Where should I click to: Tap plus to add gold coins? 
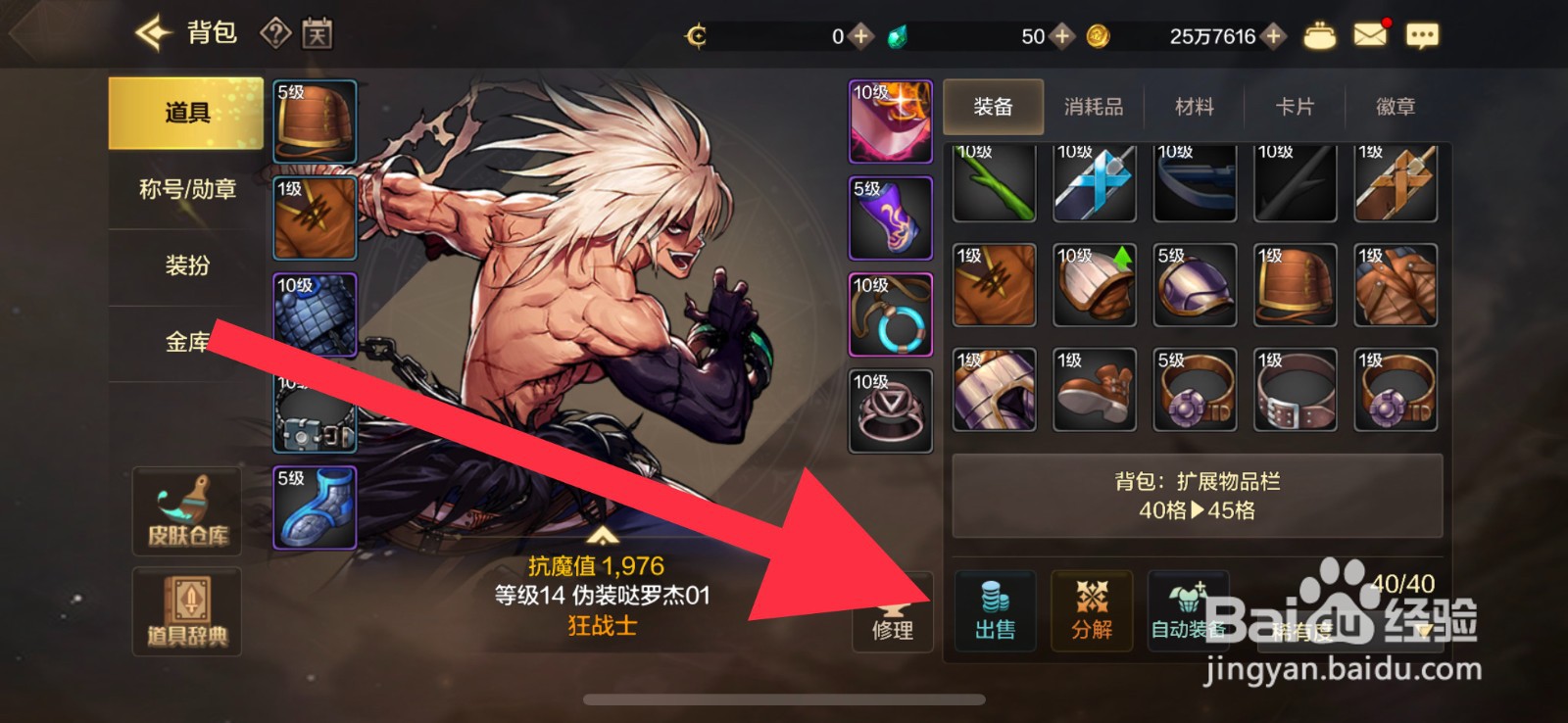click(1272, 35)
